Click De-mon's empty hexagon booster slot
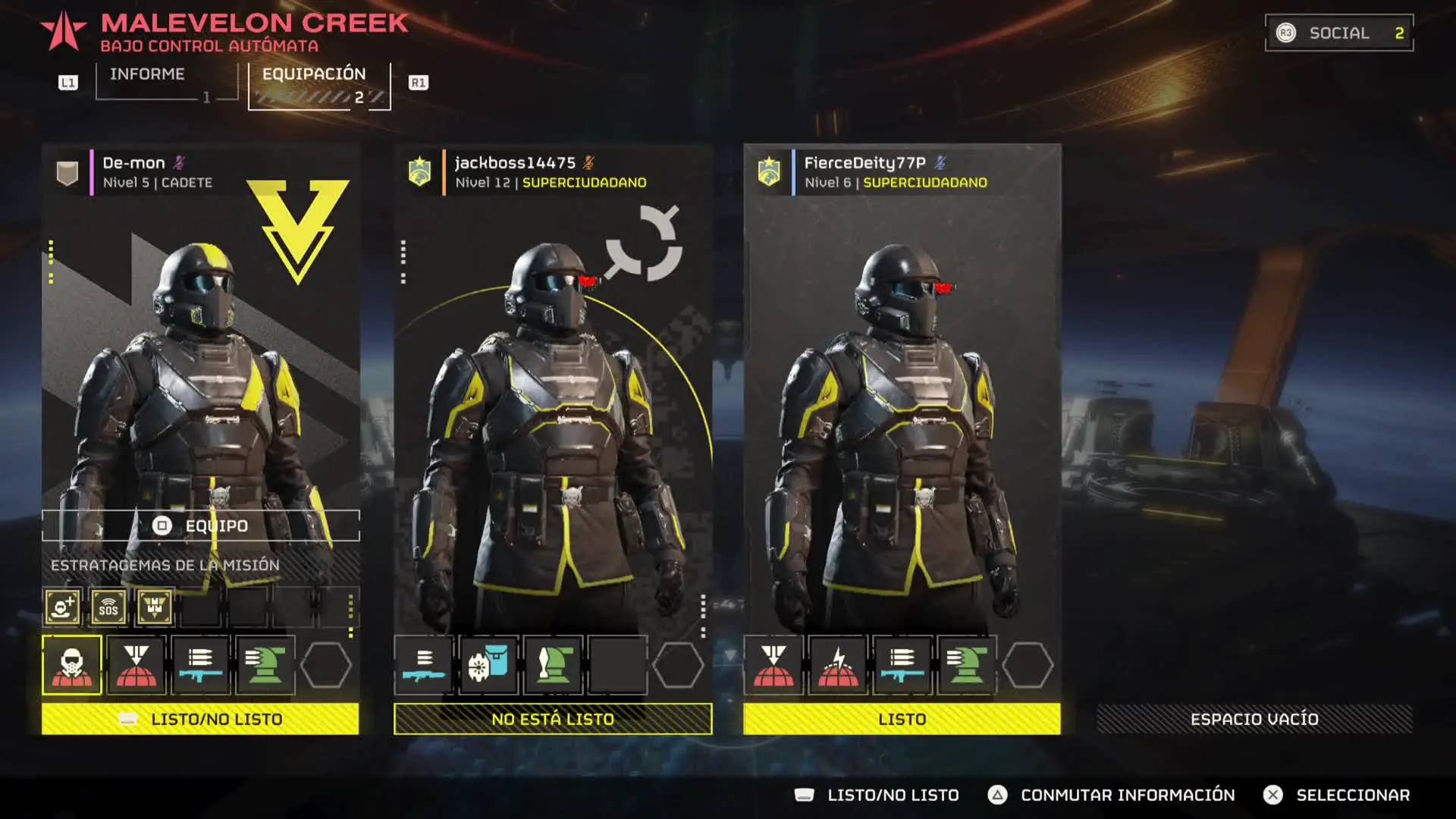1456x819 pixels. click(326, 665)
